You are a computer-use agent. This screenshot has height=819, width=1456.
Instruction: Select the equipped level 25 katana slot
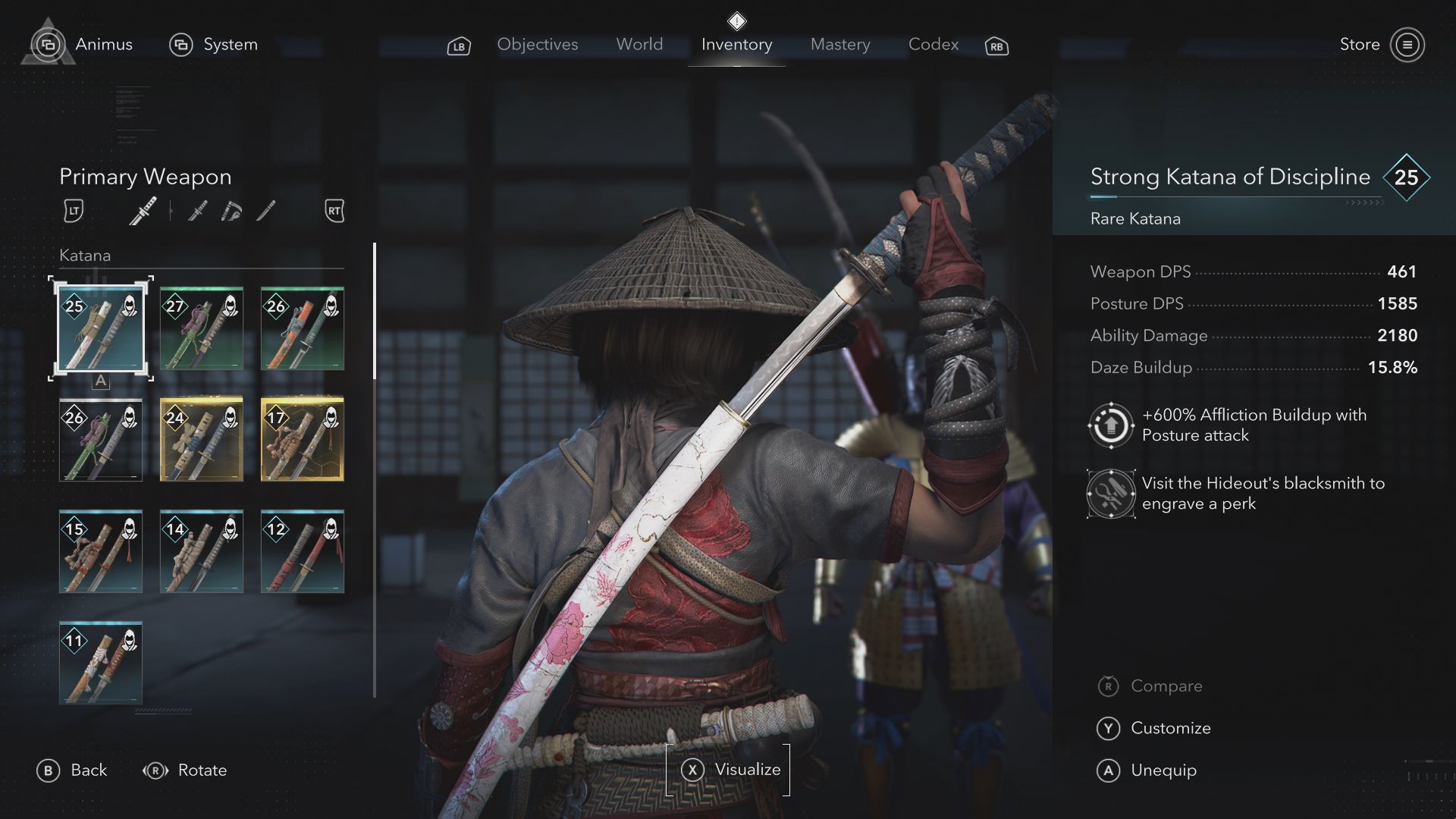[x=101, y=328]
